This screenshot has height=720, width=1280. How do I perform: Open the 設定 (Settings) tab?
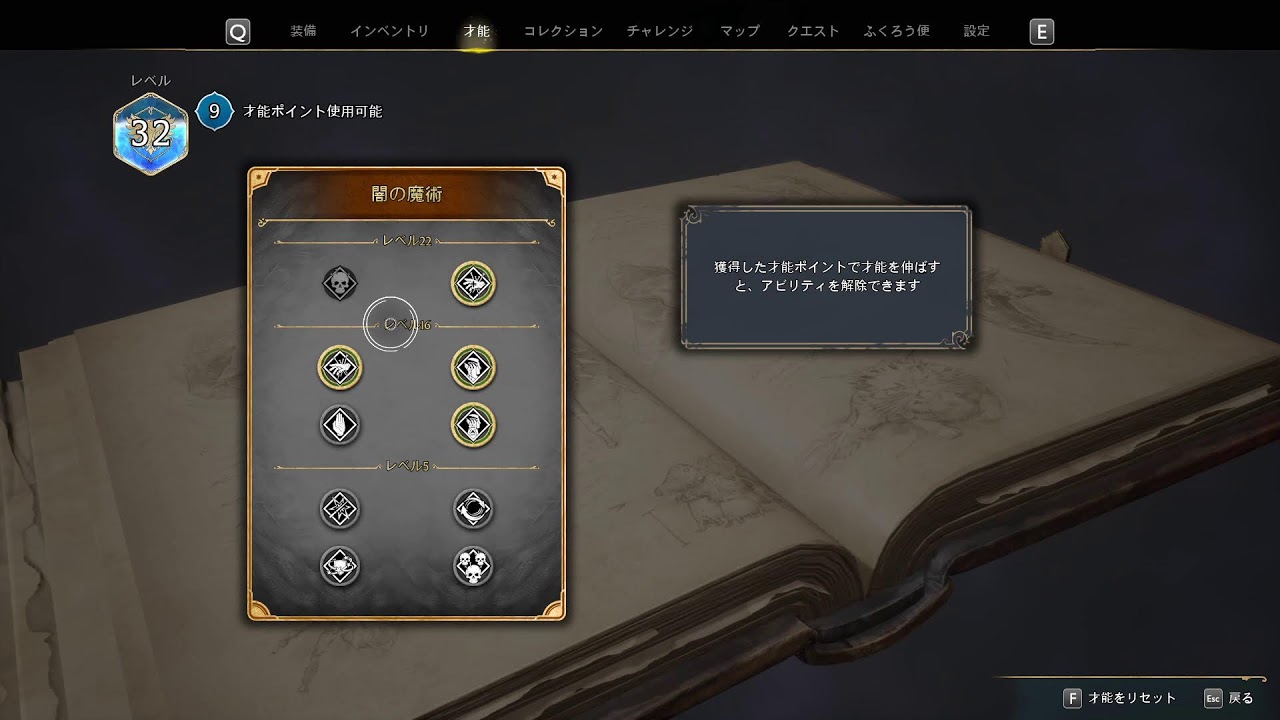(977, 31)
